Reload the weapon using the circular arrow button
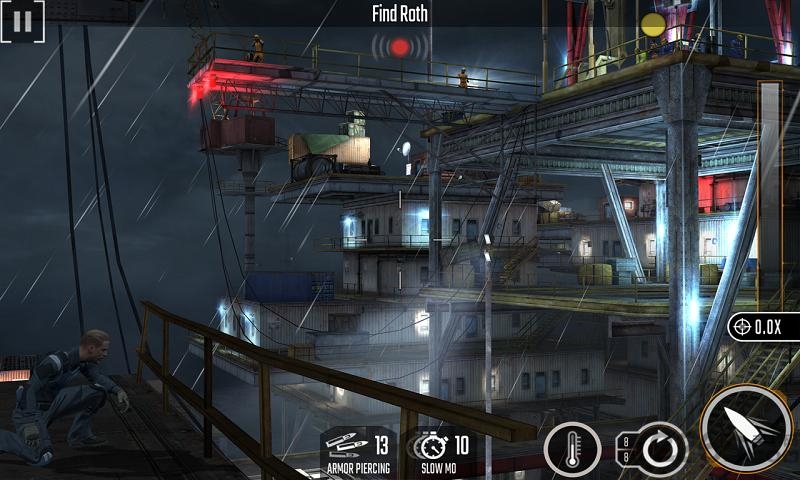Viewport: 800px width, 480px height. coord(658,449)
